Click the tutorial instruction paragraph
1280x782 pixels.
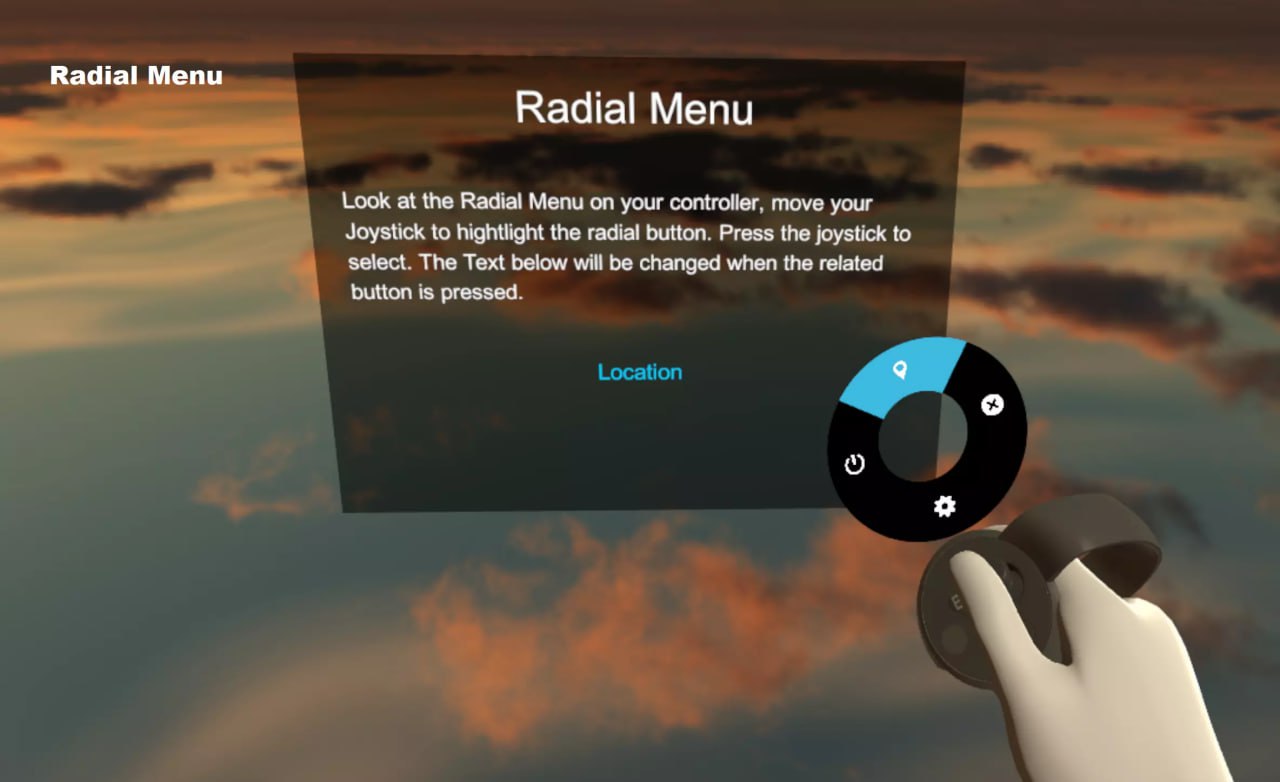click(625, 247)
